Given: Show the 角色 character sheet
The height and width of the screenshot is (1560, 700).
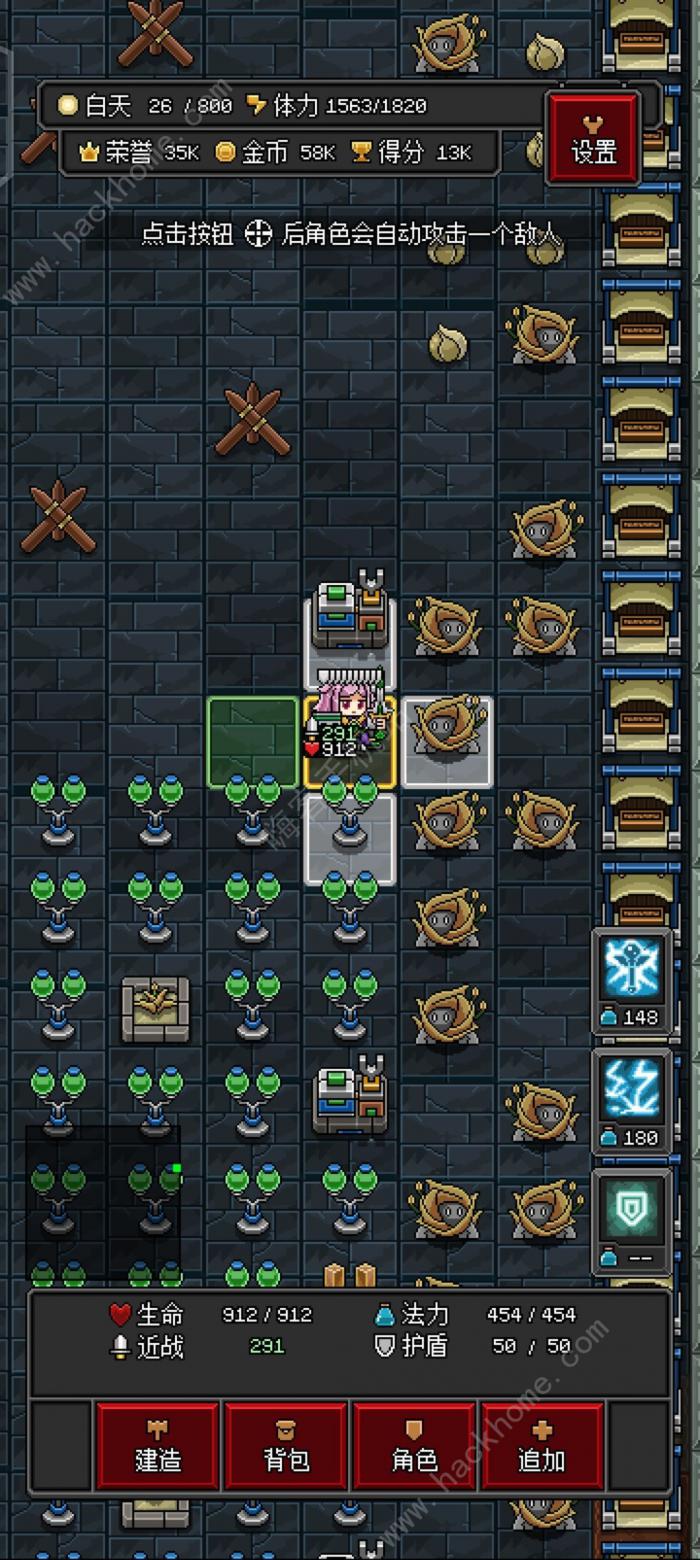Looking at the screenshot, I should [414, 1445].
